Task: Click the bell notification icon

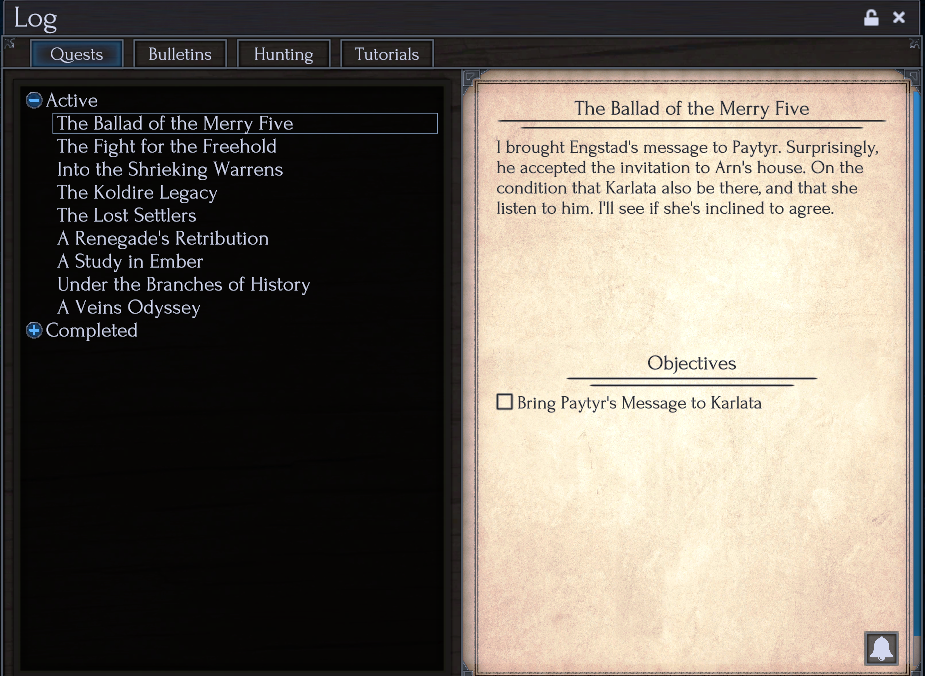Action: pyautogui.click(x=881, y=648)
